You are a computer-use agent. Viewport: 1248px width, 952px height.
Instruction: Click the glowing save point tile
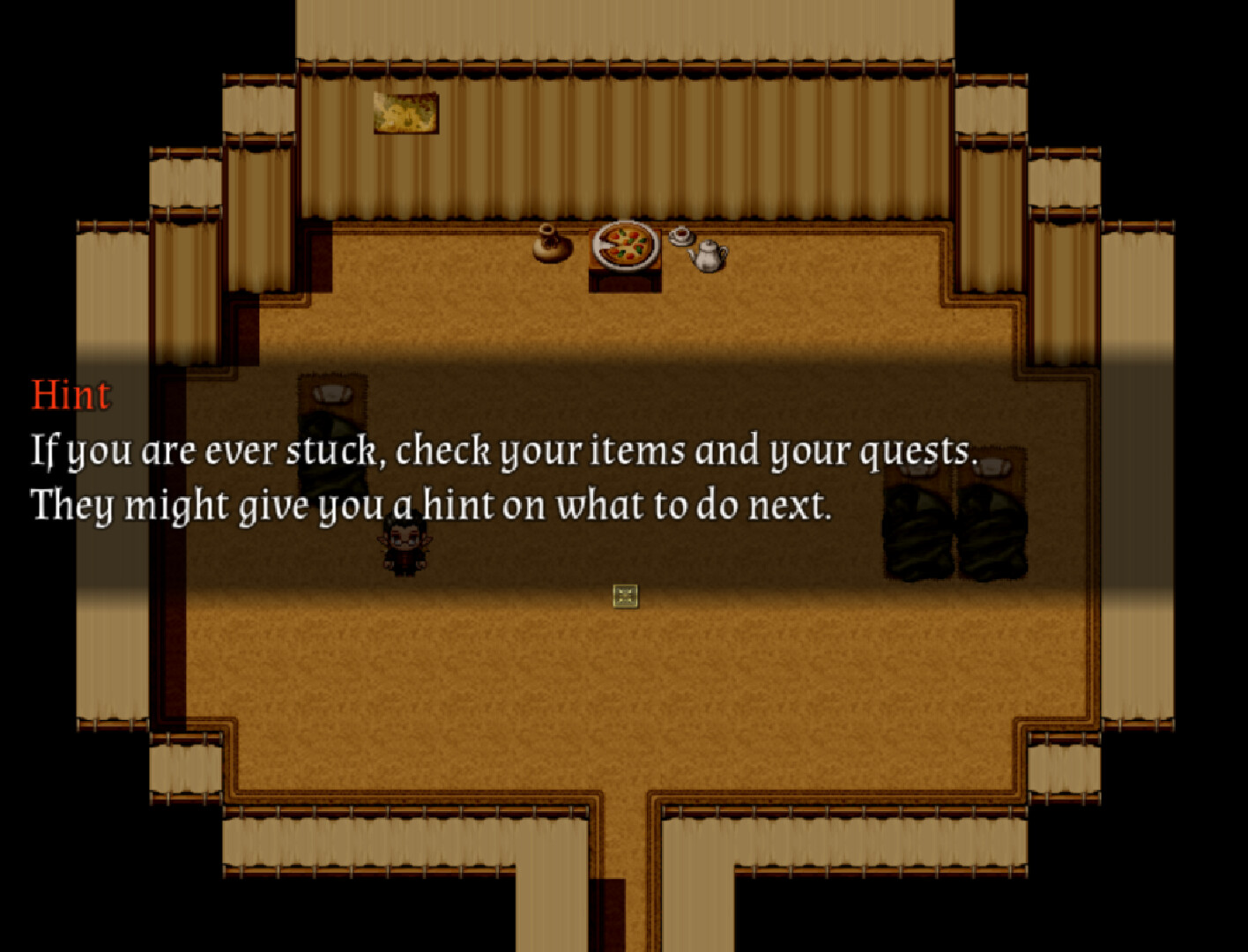624,597
